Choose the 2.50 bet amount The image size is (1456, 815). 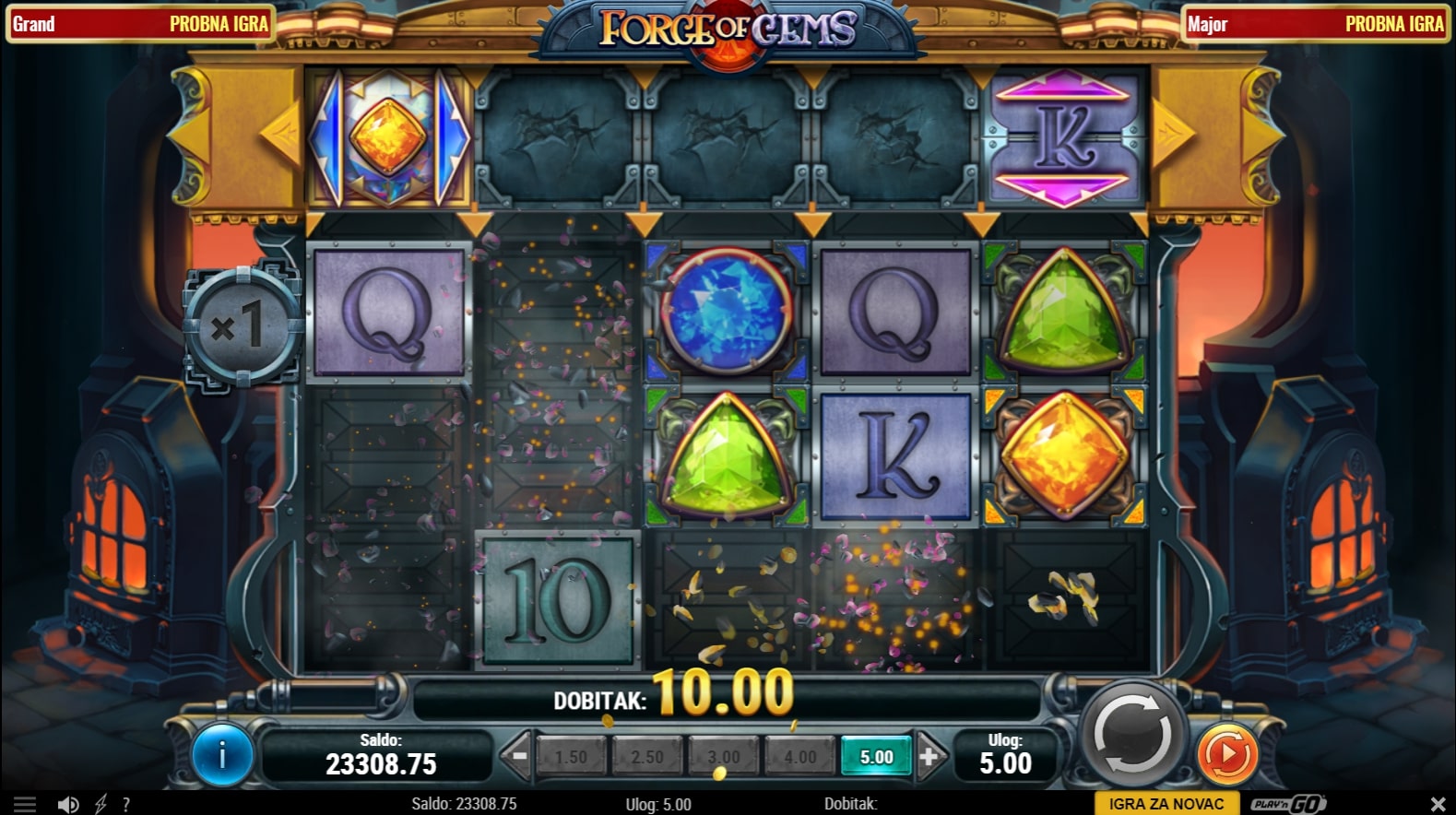(x=647, y=757)
